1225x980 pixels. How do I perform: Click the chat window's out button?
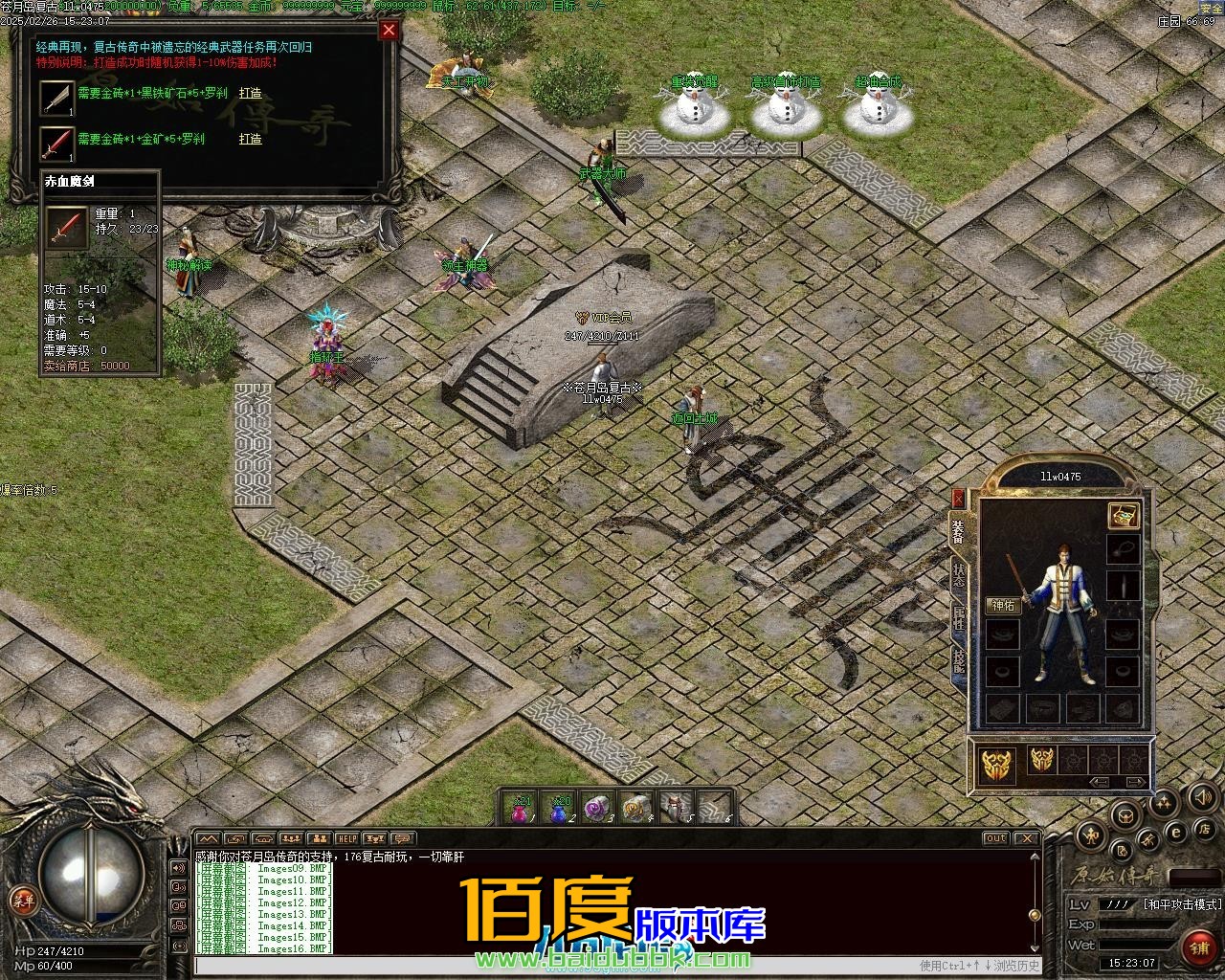tap(996, 838)
